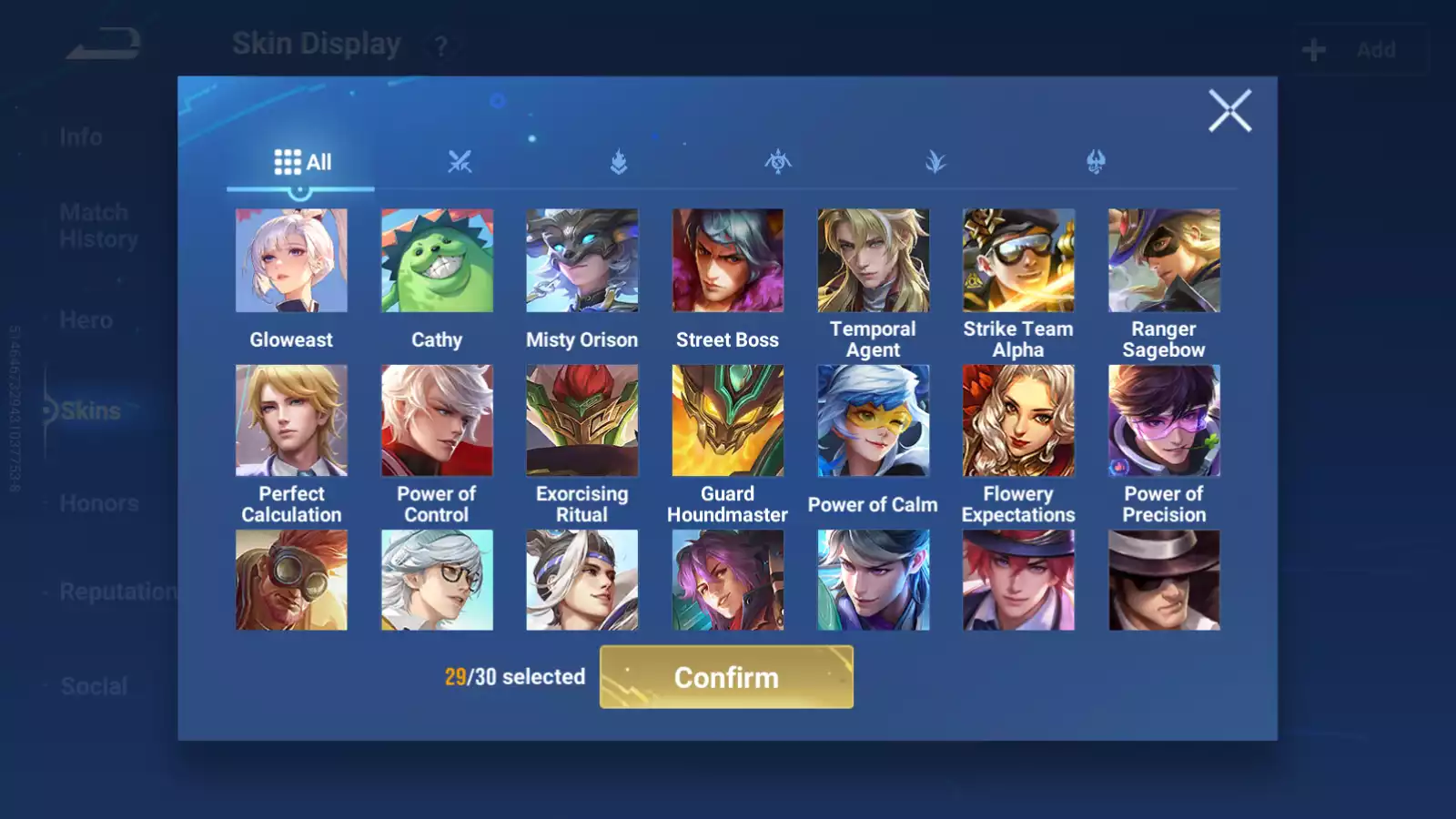The image size is (1456, 819).
Task: Pick the Guard Houndmaster skin
Action: pos(727,420)
